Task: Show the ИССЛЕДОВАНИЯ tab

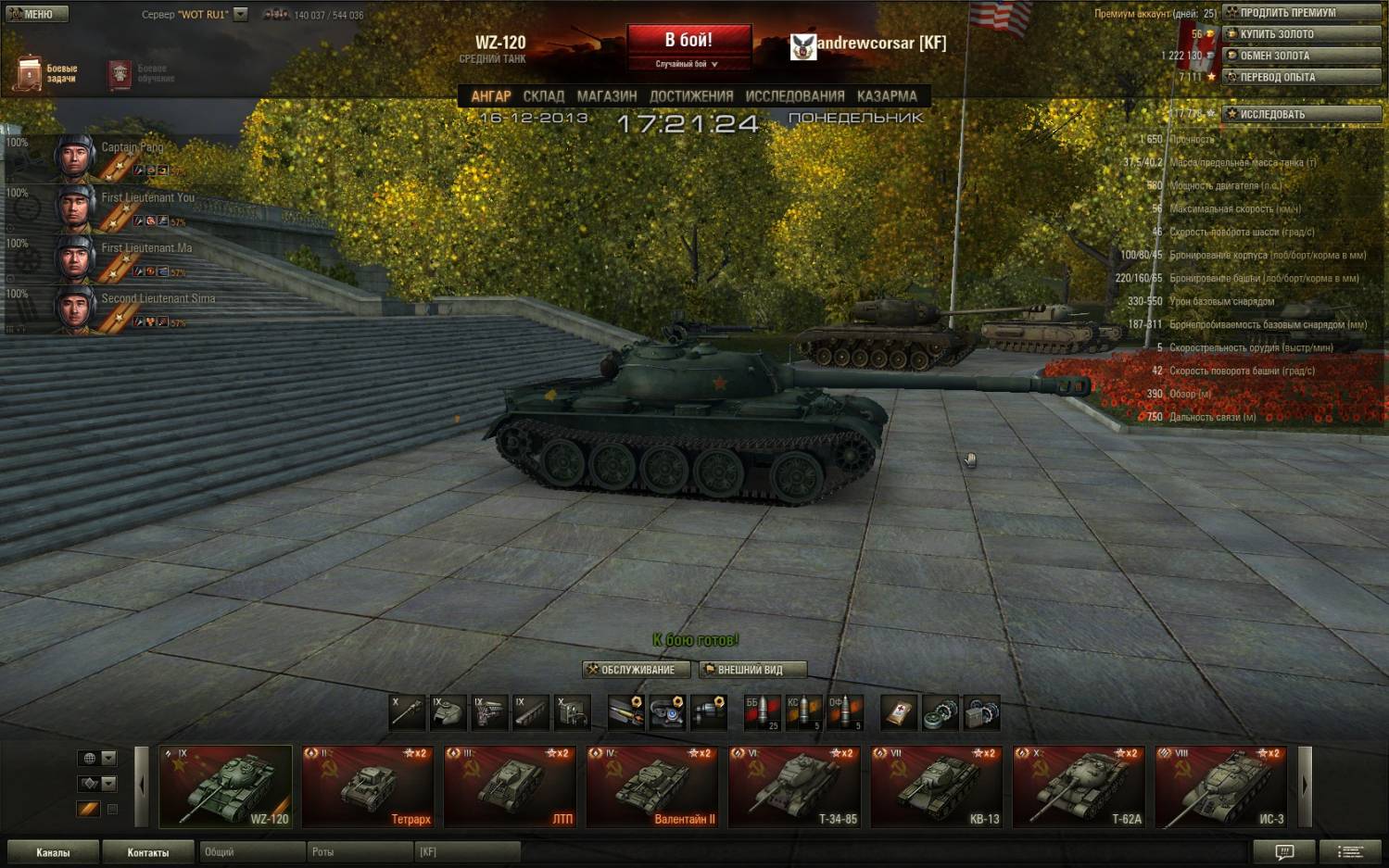Action: click(x=794, y=96)
